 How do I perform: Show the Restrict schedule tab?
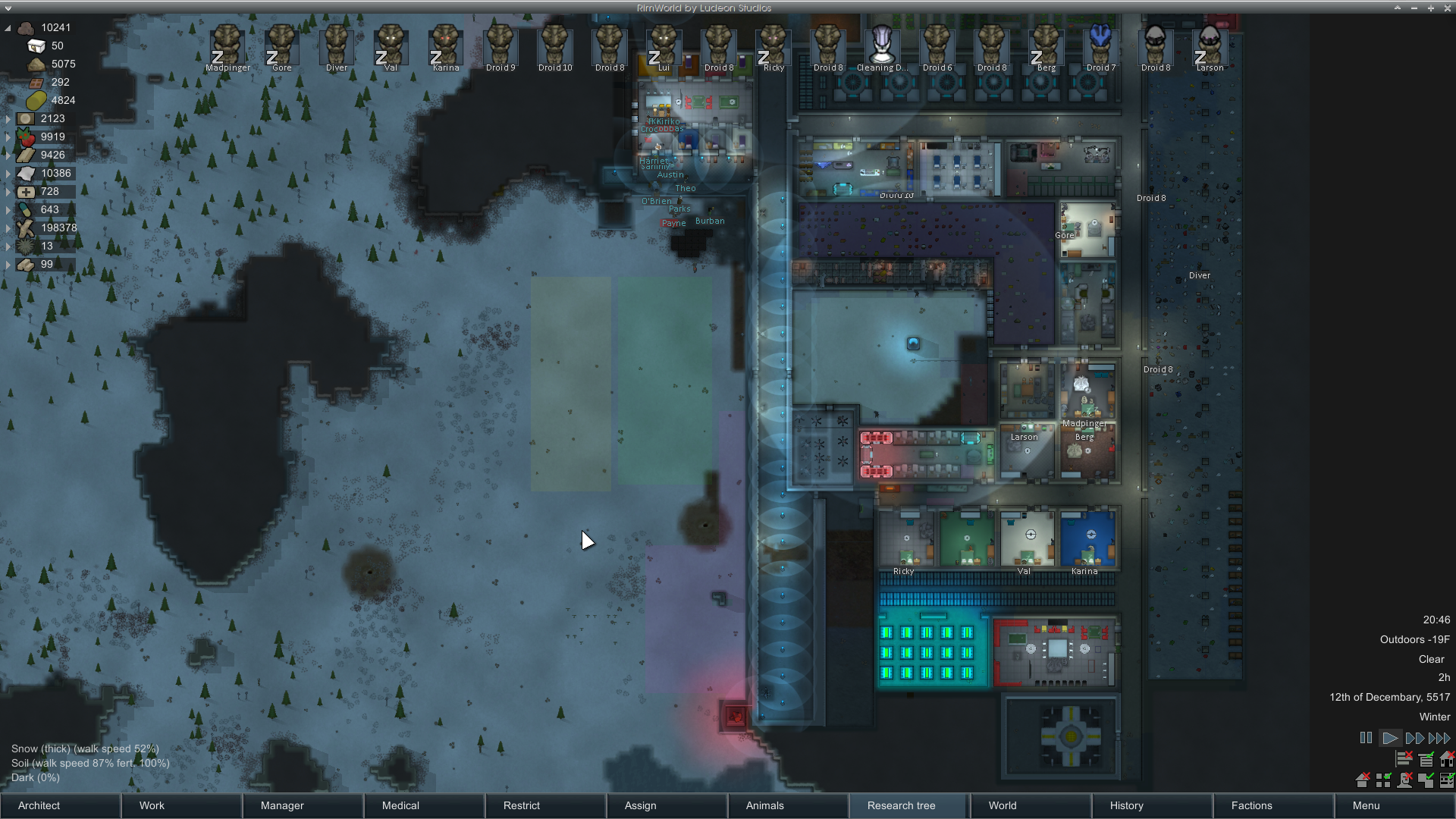[546, 805]
